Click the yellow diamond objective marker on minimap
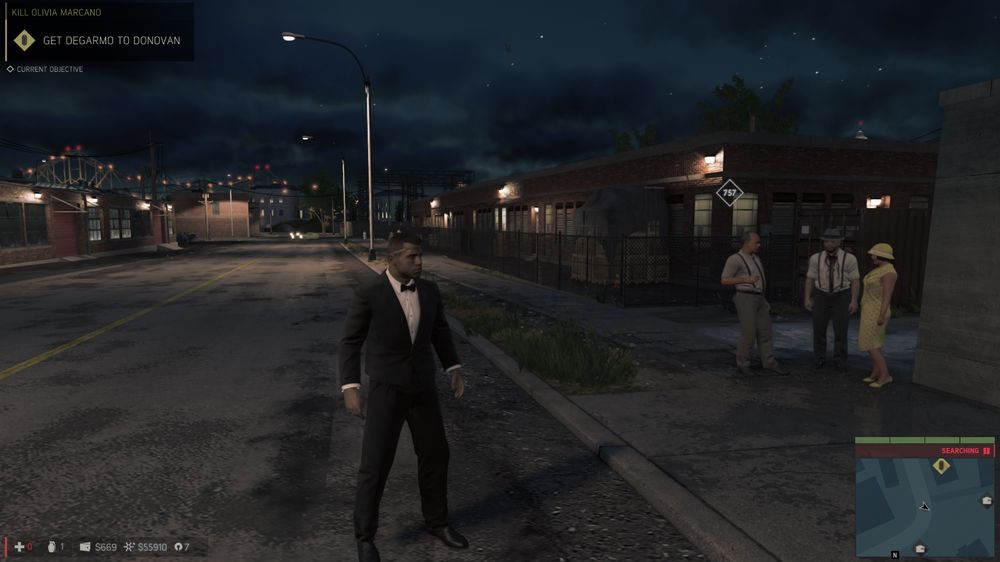The image size is (1000, 562). pyautogui.click(x=941, y=466)
